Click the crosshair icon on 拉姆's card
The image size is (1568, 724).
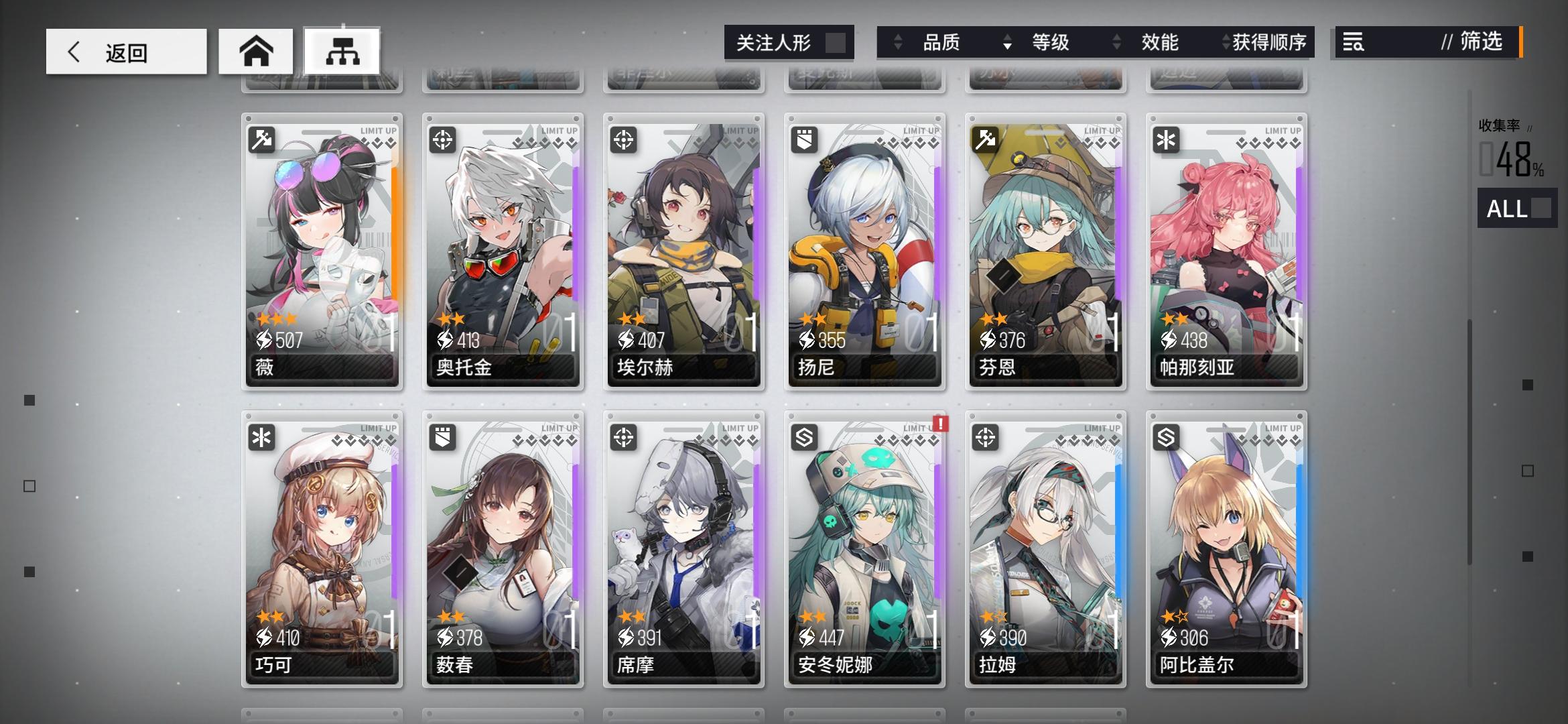point(986,436)
